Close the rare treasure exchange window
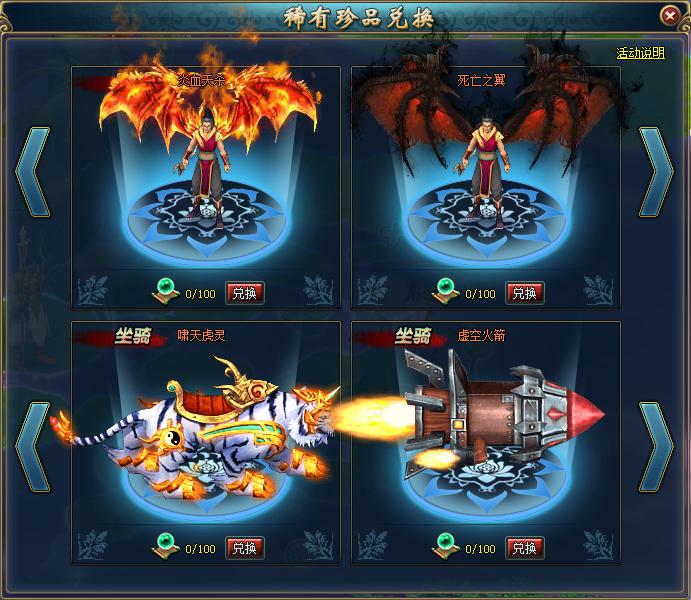The width and height of the screenshot is (691, 600). tap(669, 15)
